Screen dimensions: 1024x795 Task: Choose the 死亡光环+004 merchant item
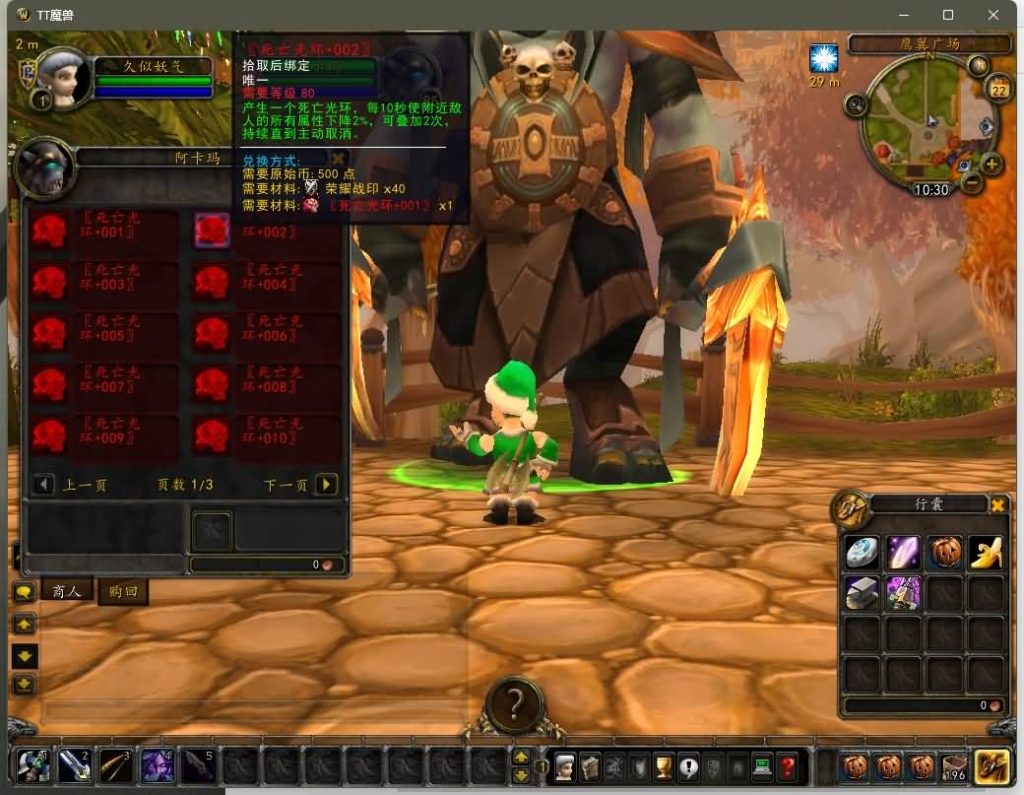point(212,283)
